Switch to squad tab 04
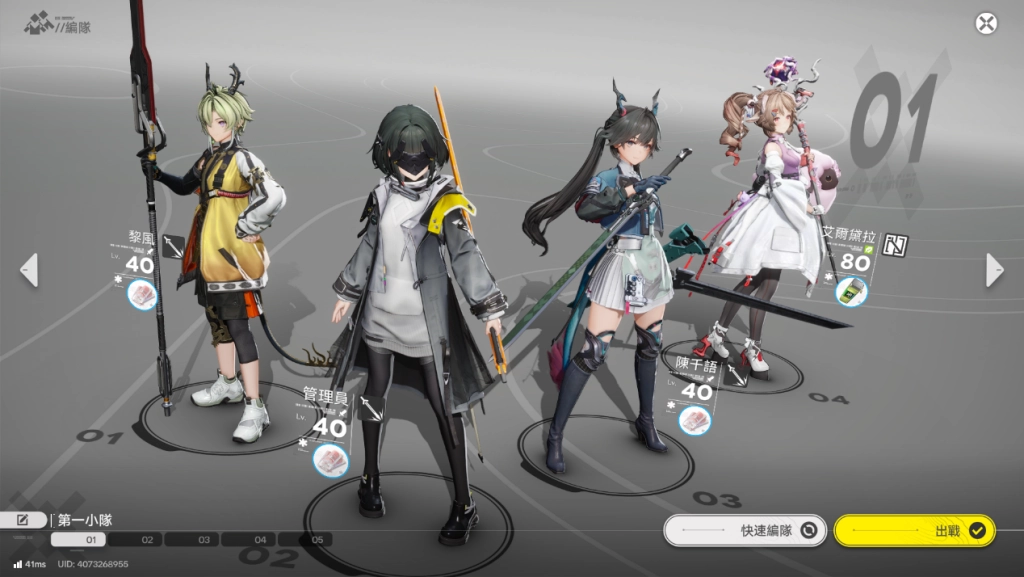Viewport: 1024px width, 577px height. pyautogui.click(x=260, y=540)
